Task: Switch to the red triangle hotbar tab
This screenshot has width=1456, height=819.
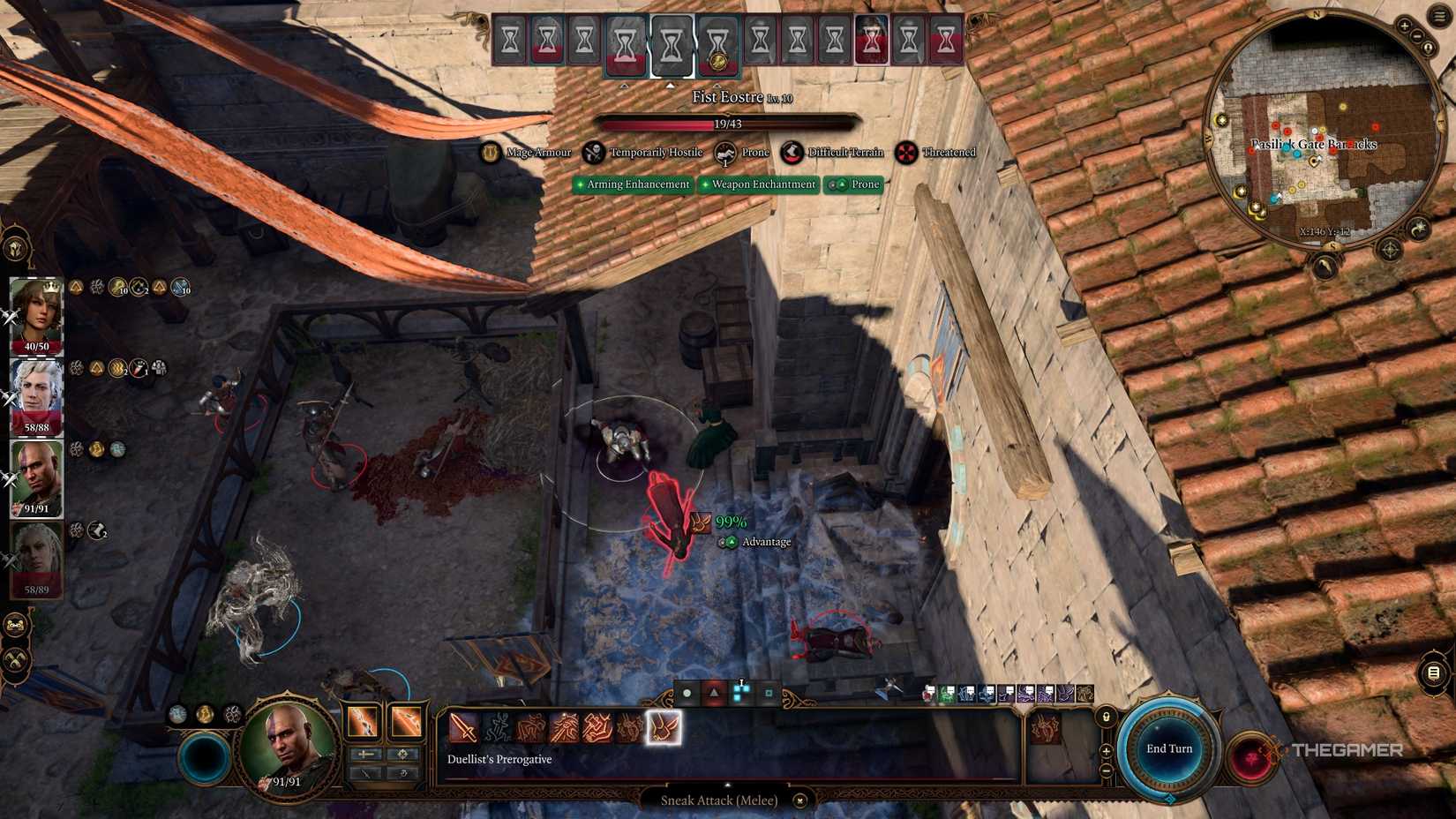Action: (x=713, y=694)
